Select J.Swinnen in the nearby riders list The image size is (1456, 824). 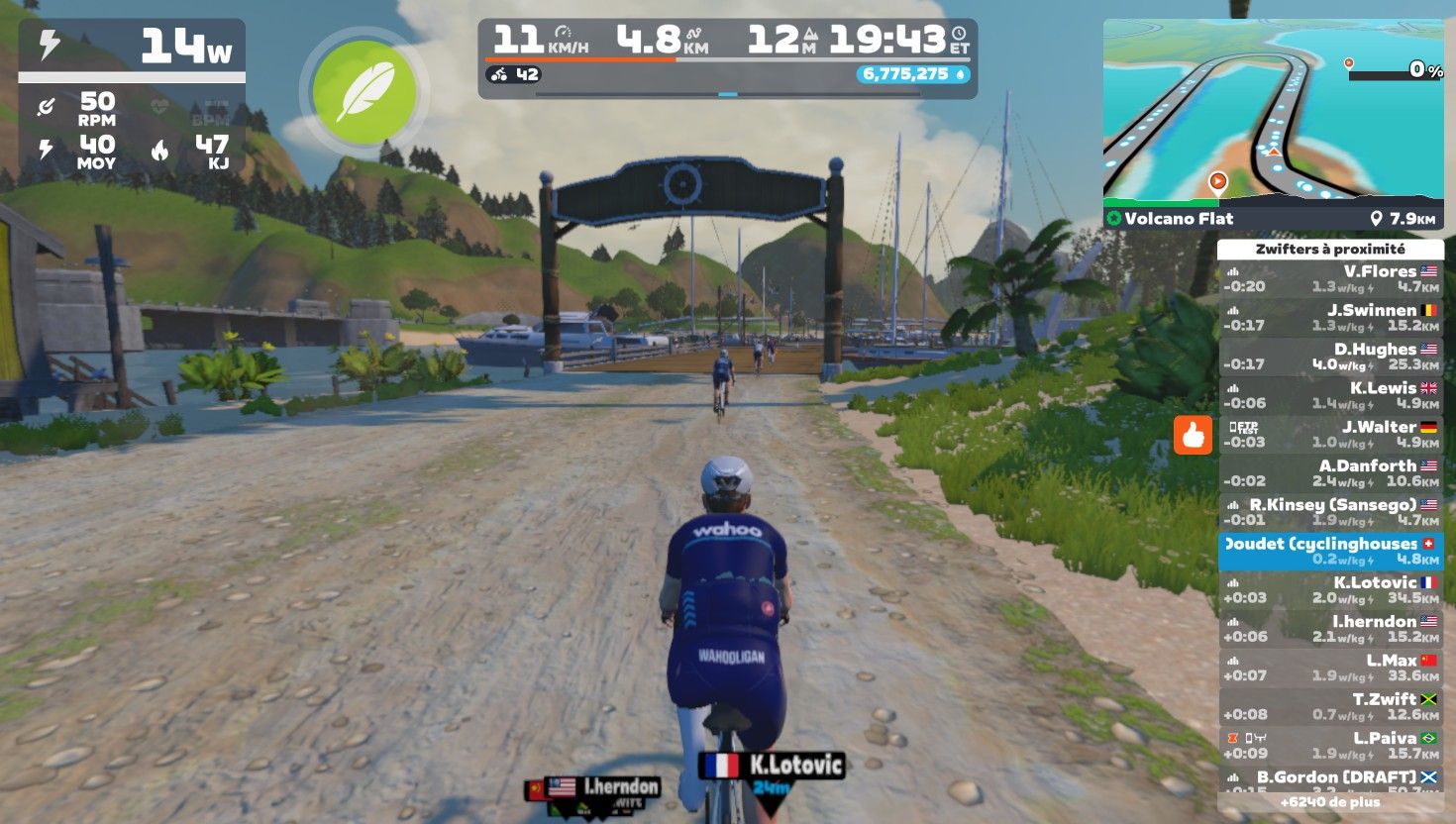pyautogui.click(x=1330, y=317)
